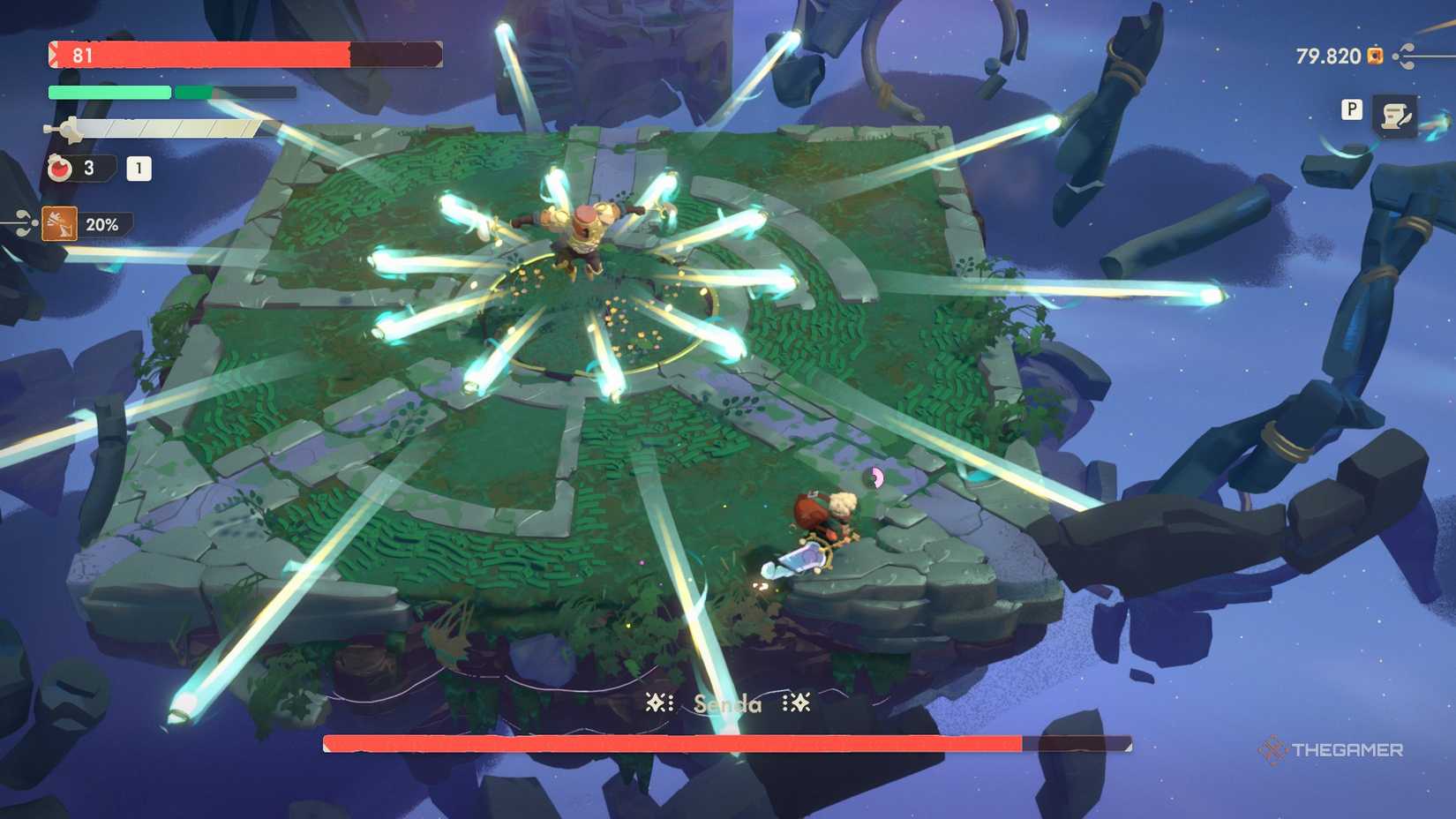The image size is (1456, 819).
Task: Expand the currency display showing 79.820
Action: 1327,56
